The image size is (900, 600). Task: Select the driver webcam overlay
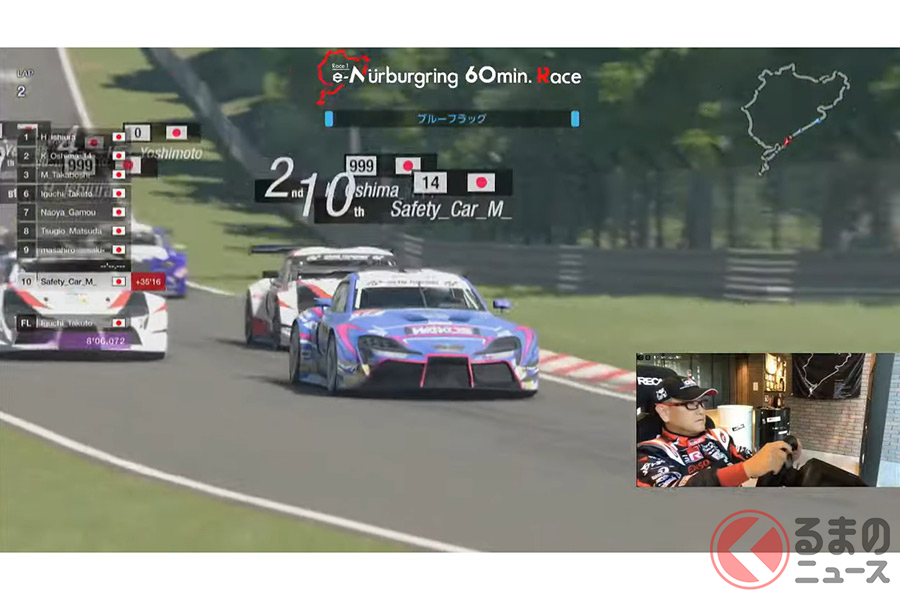point(766,420)
